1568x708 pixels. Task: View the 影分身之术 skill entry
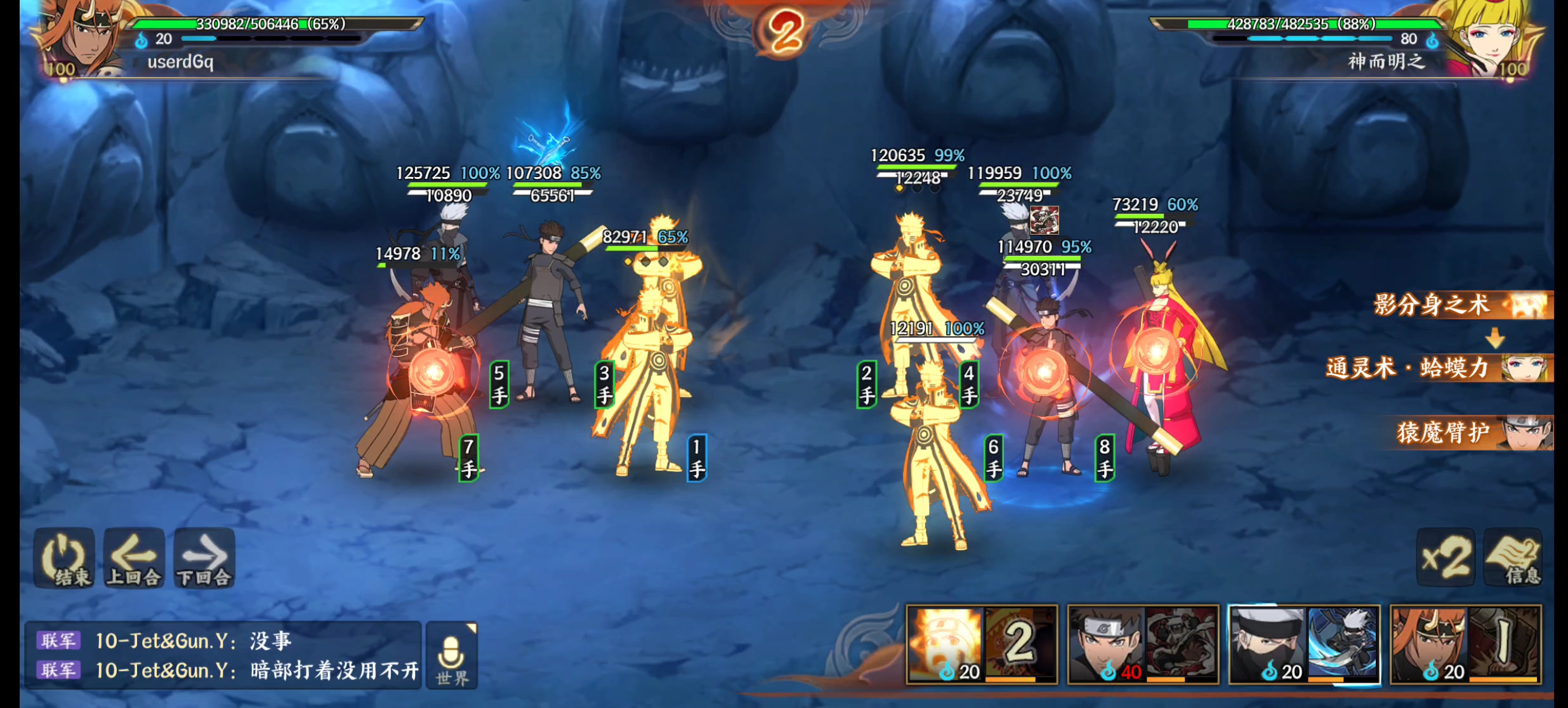click(x=1459, y=305)
